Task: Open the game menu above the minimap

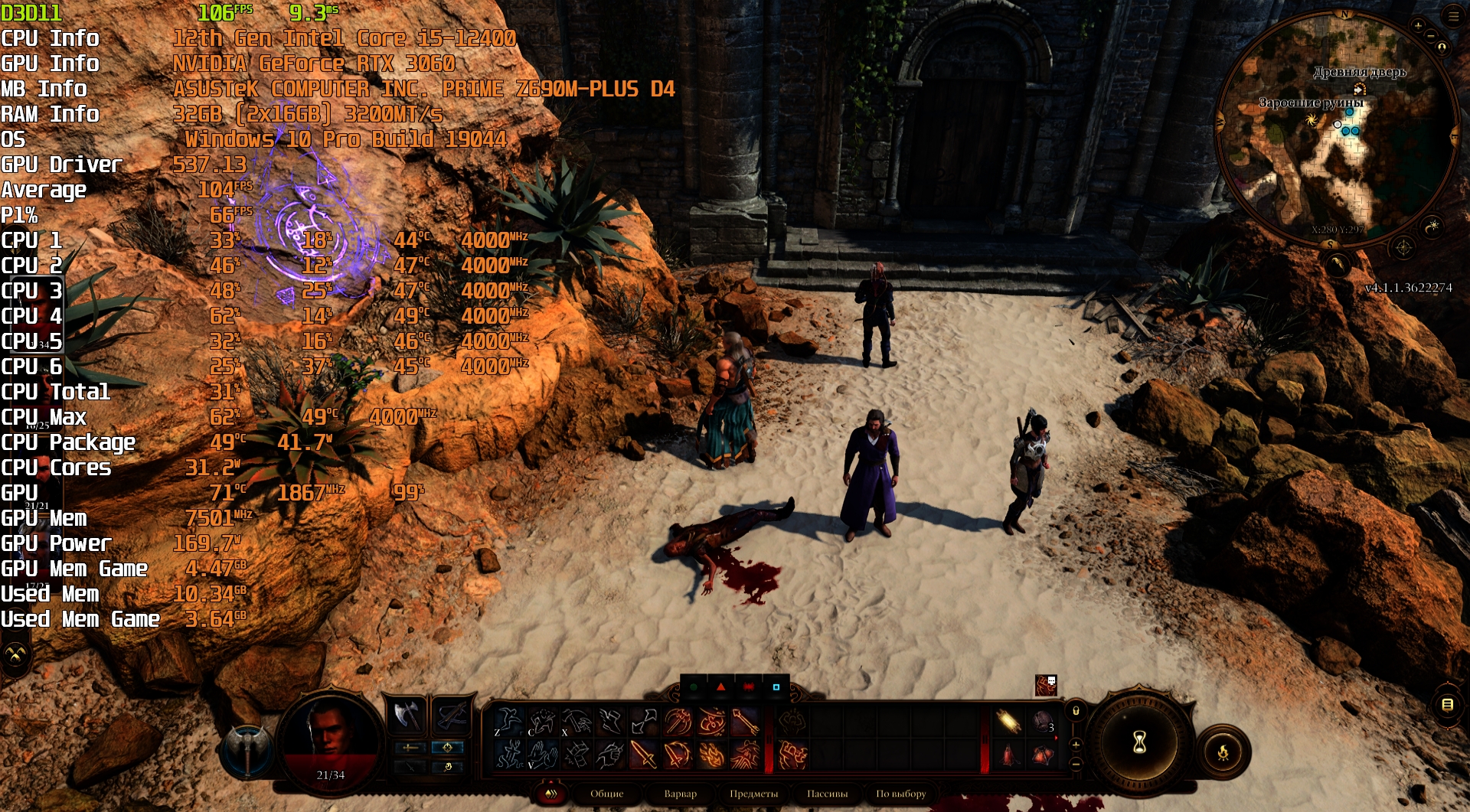Action: pos(1453,15)
